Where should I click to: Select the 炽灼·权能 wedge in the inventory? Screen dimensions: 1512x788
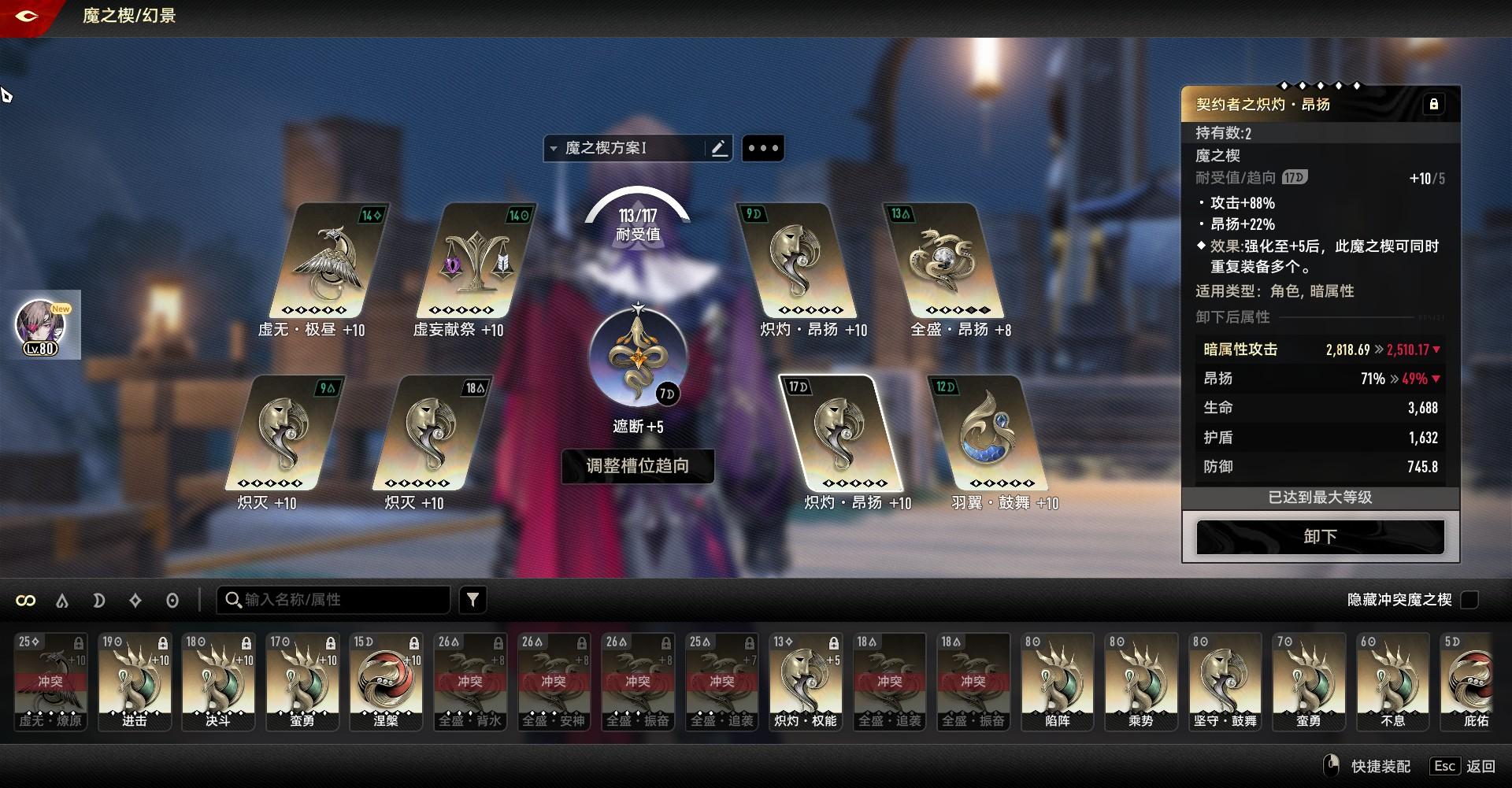805,682
